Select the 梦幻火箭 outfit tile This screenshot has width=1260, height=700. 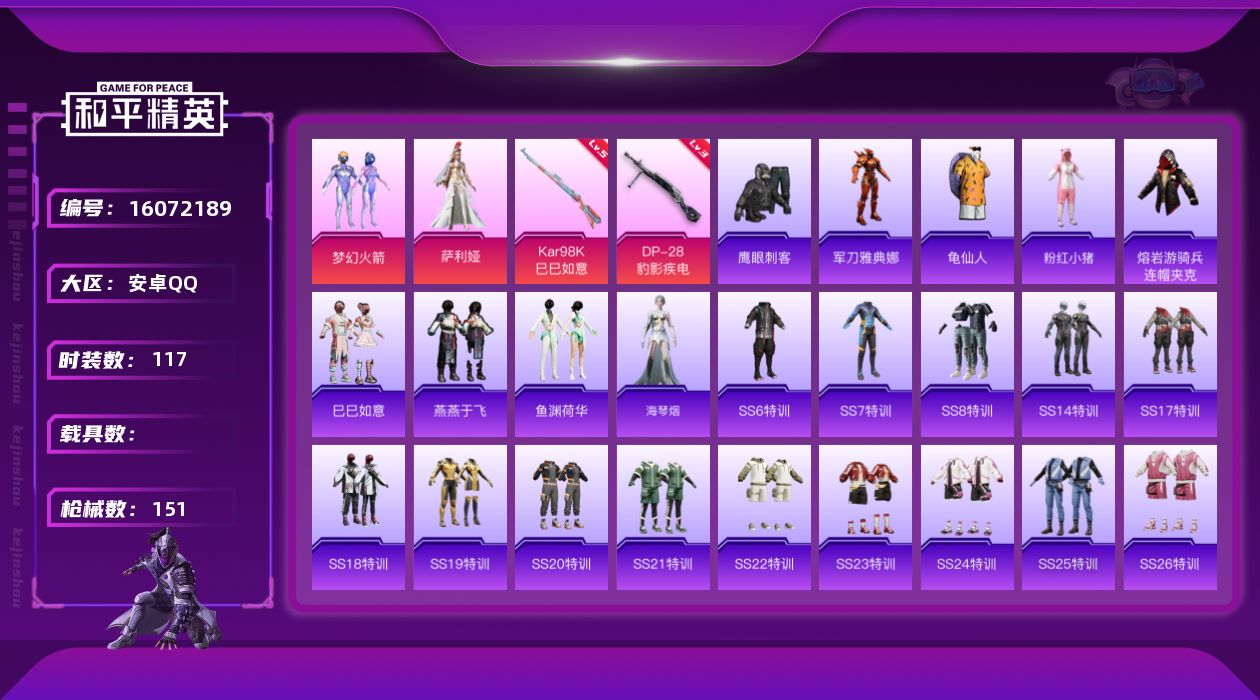tap(358, 211)
